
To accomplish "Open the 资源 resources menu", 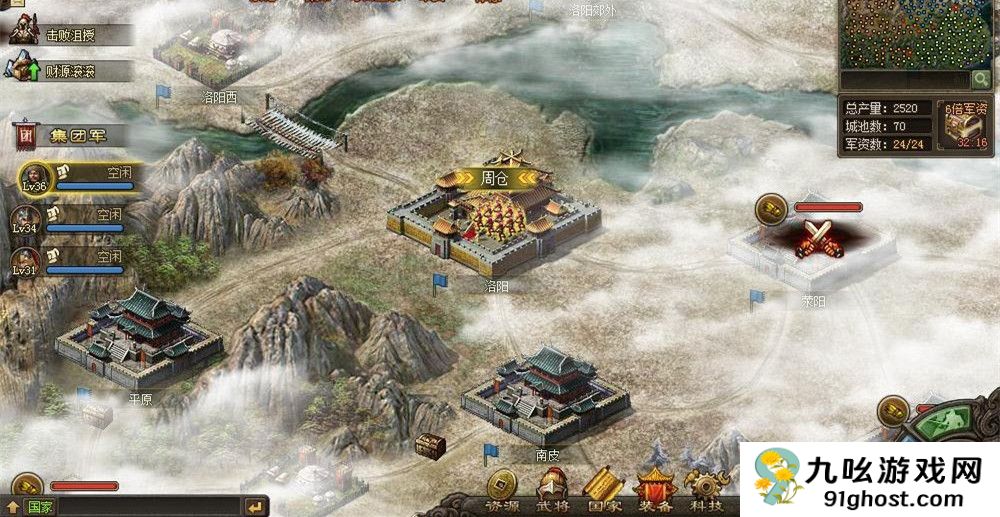I will tap(502, 489).
